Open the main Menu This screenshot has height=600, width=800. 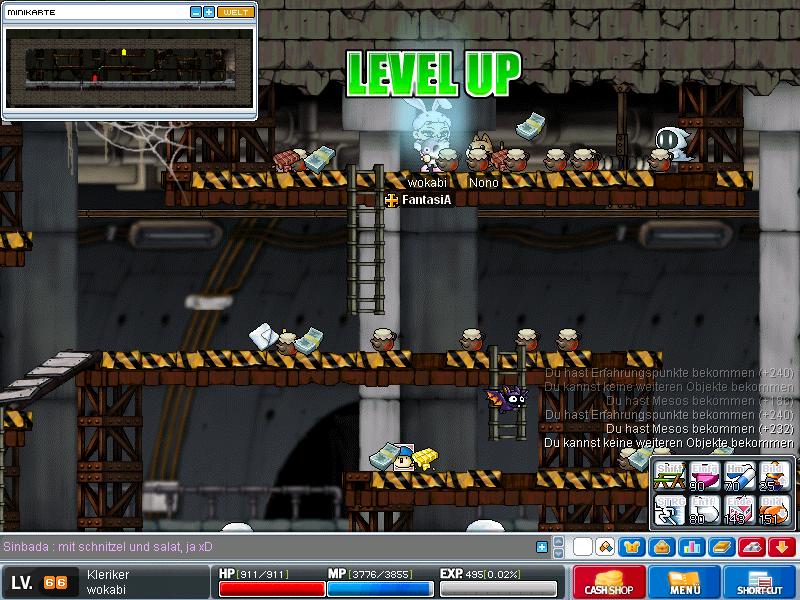[x=685, y=583]
